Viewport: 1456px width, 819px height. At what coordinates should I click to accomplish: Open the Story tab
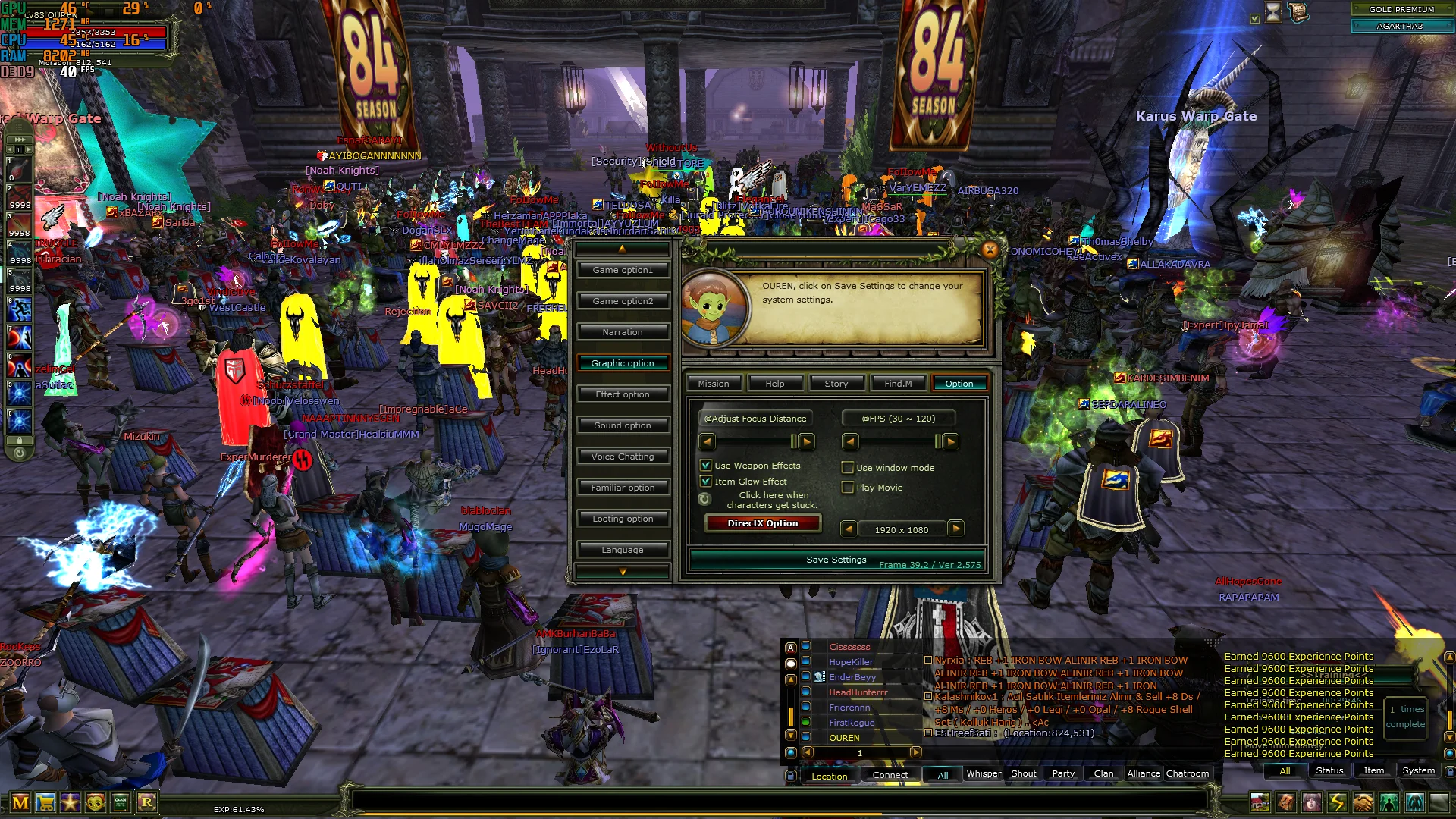click(x=836, y=384)
